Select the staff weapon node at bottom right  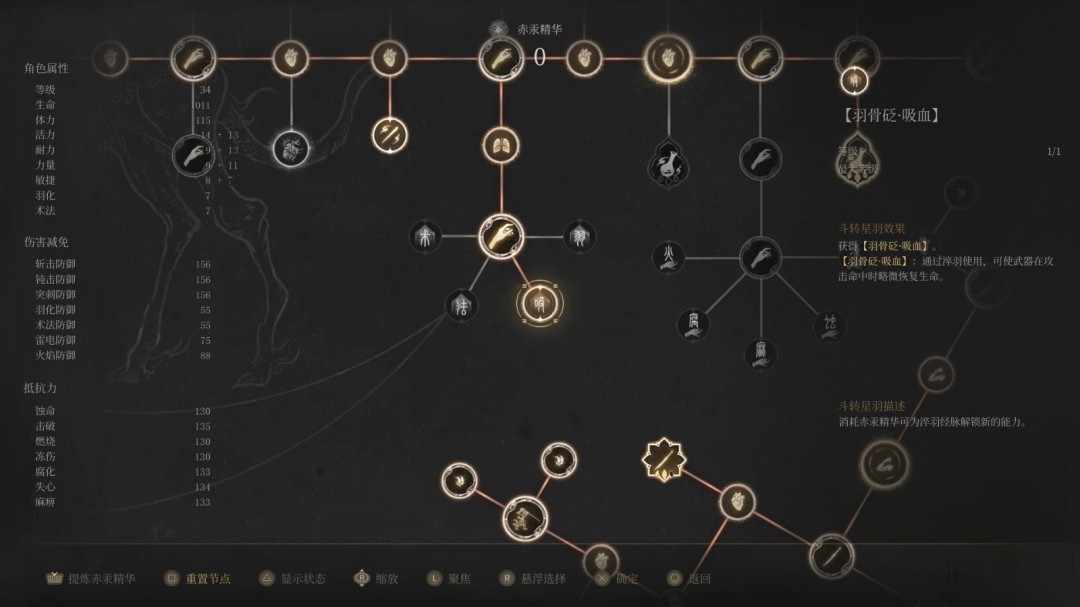click(x=831, y=555)
